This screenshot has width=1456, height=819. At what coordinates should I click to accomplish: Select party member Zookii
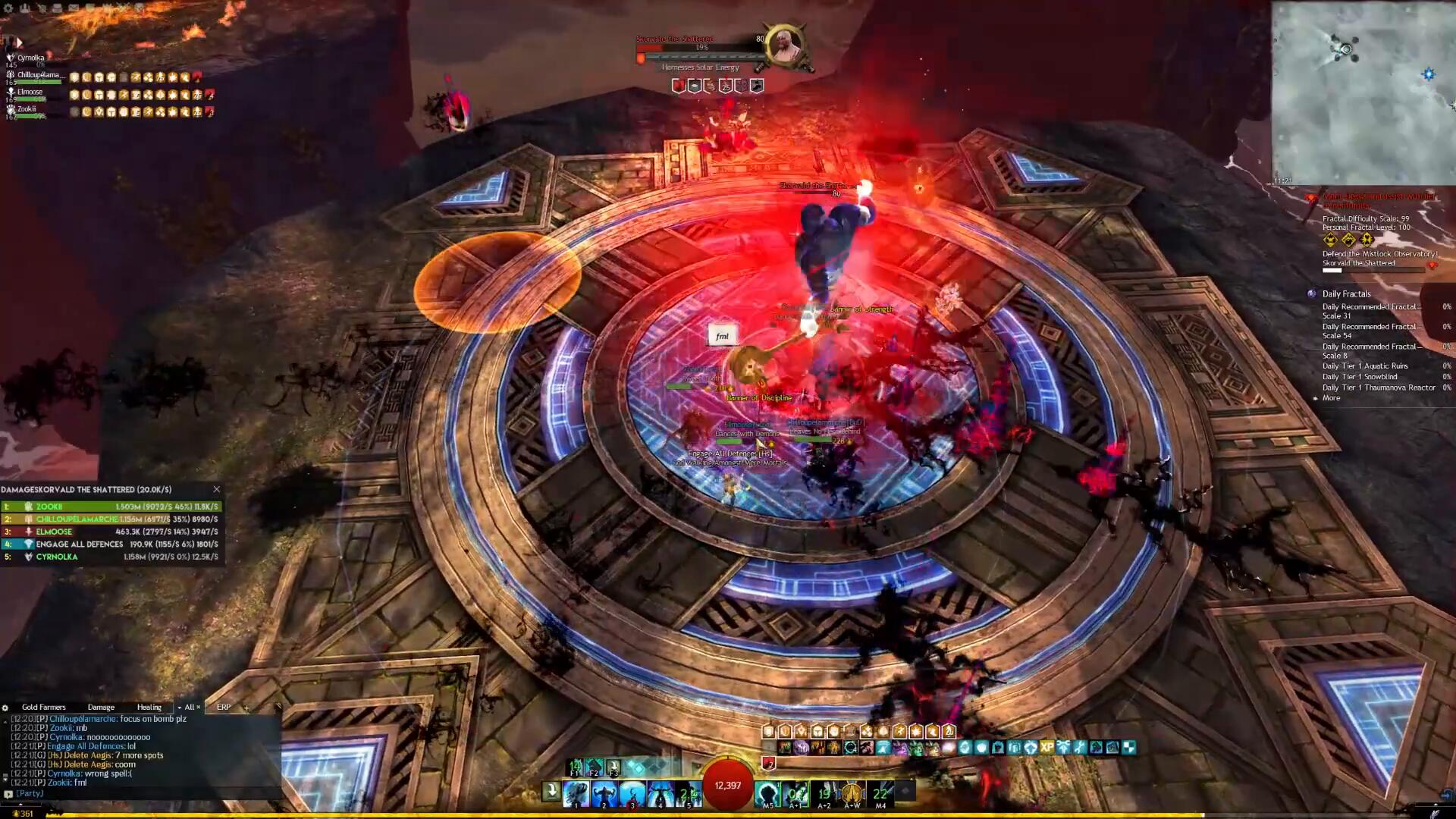point(27,109)
